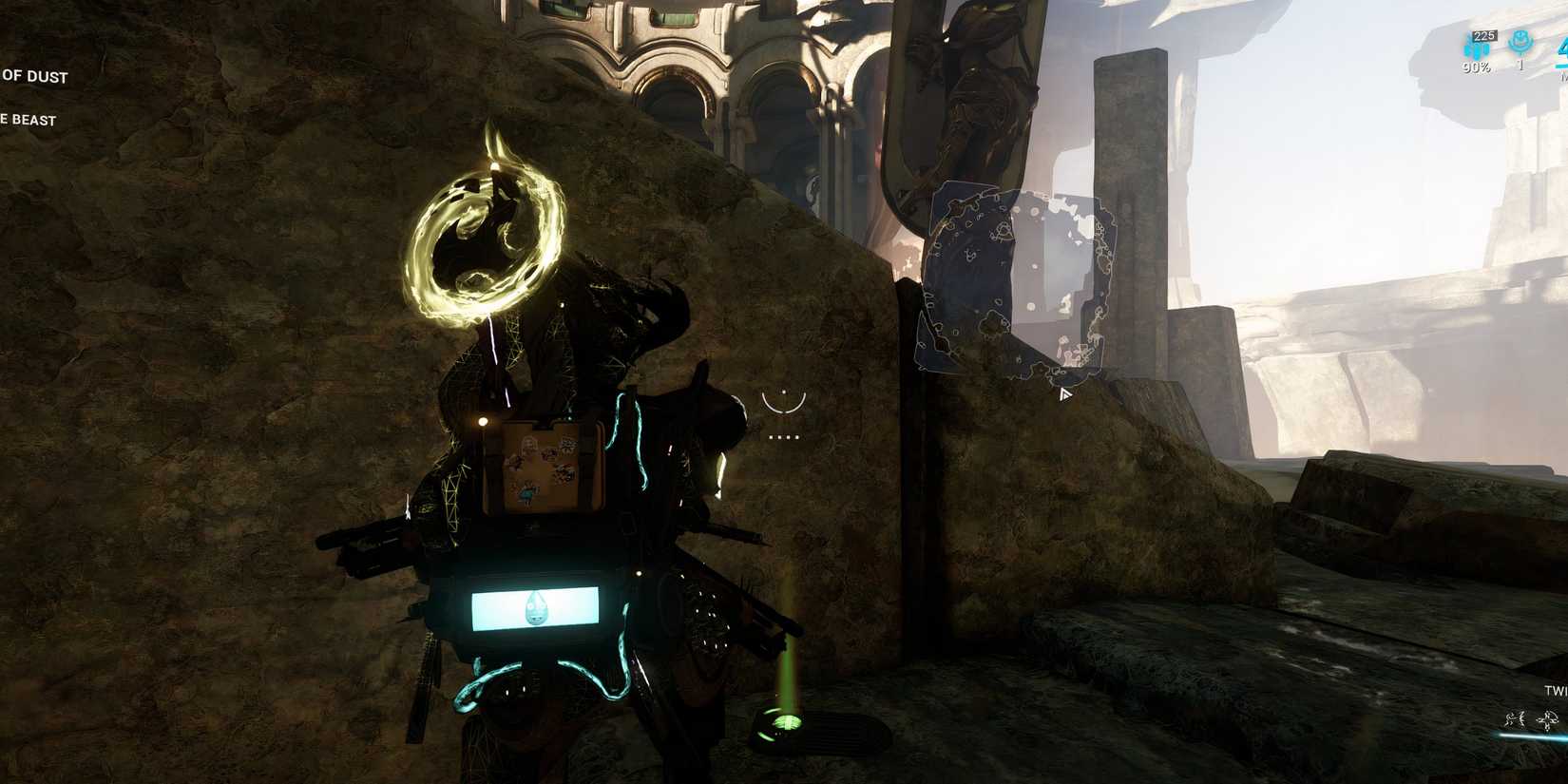Screen dimensions: 1568x784
Task: Open the TWI weapon name label
Action: [1556, 691]
